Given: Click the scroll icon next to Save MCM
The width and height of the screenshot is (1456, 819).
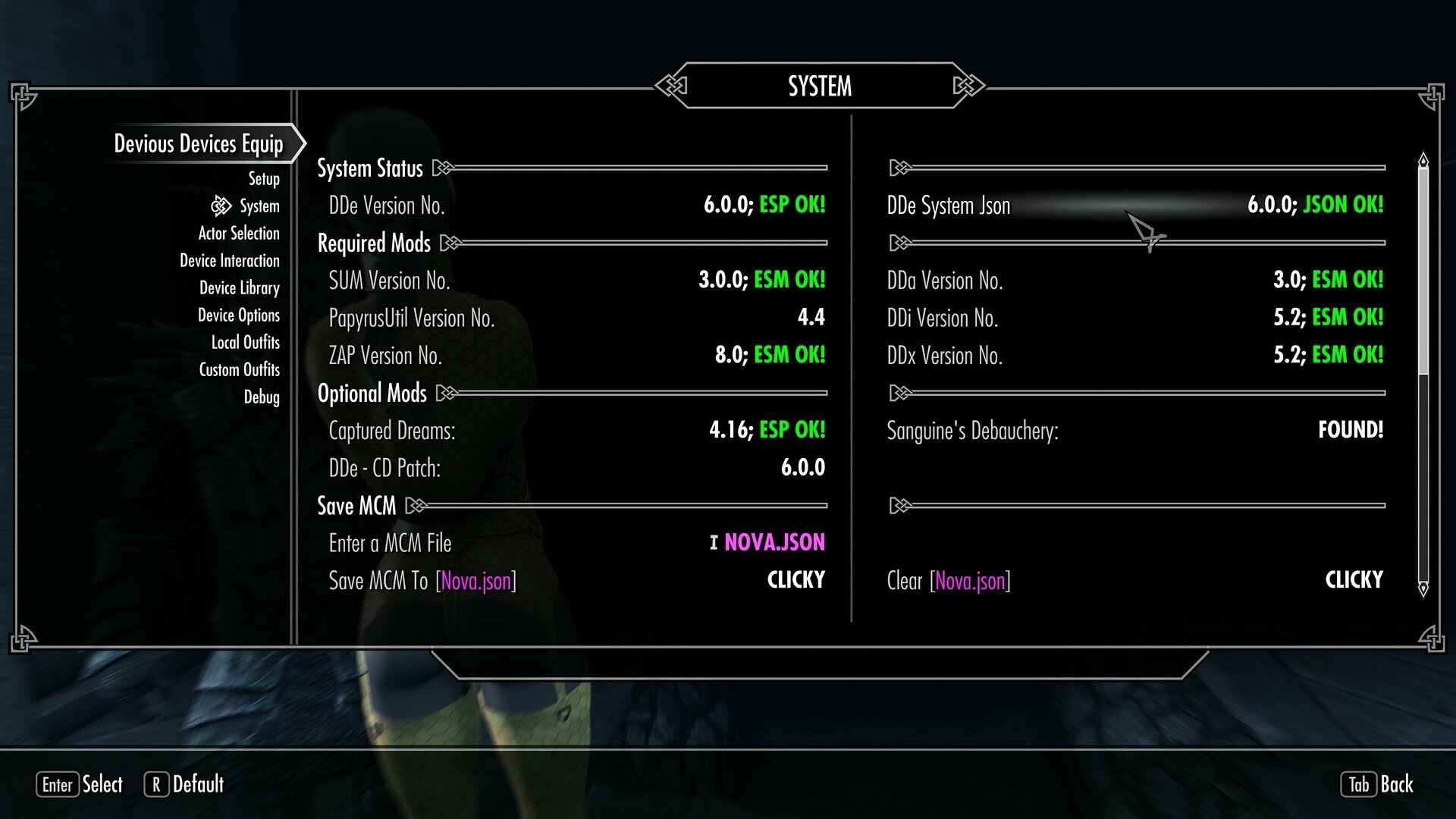Looking at the screenshot, I should pyautogui.click(x=415, y=505).
